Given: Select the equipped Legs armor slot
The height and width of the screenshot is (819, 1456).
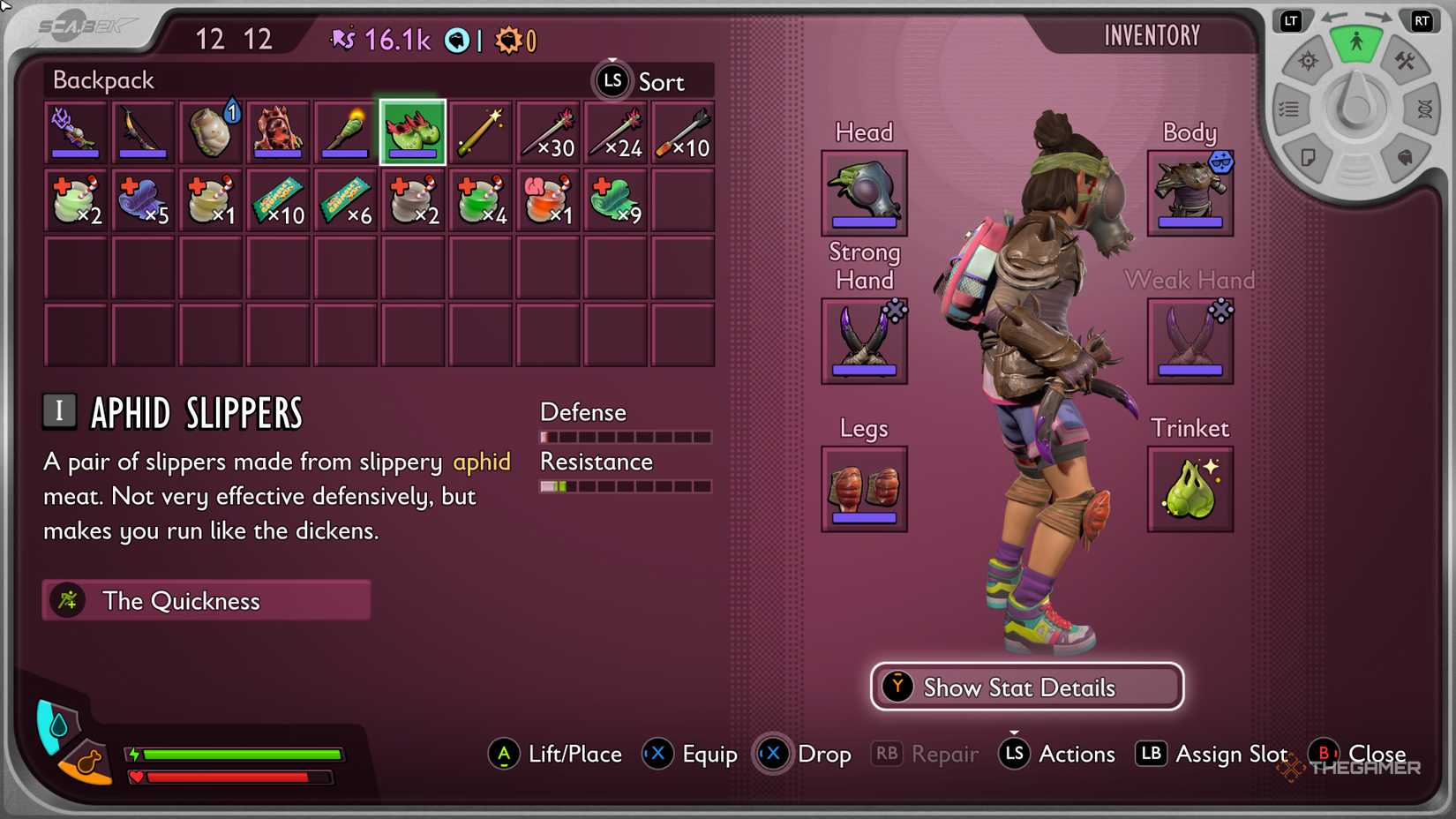Looking at the screenshot, I should (x=864, y=489).
